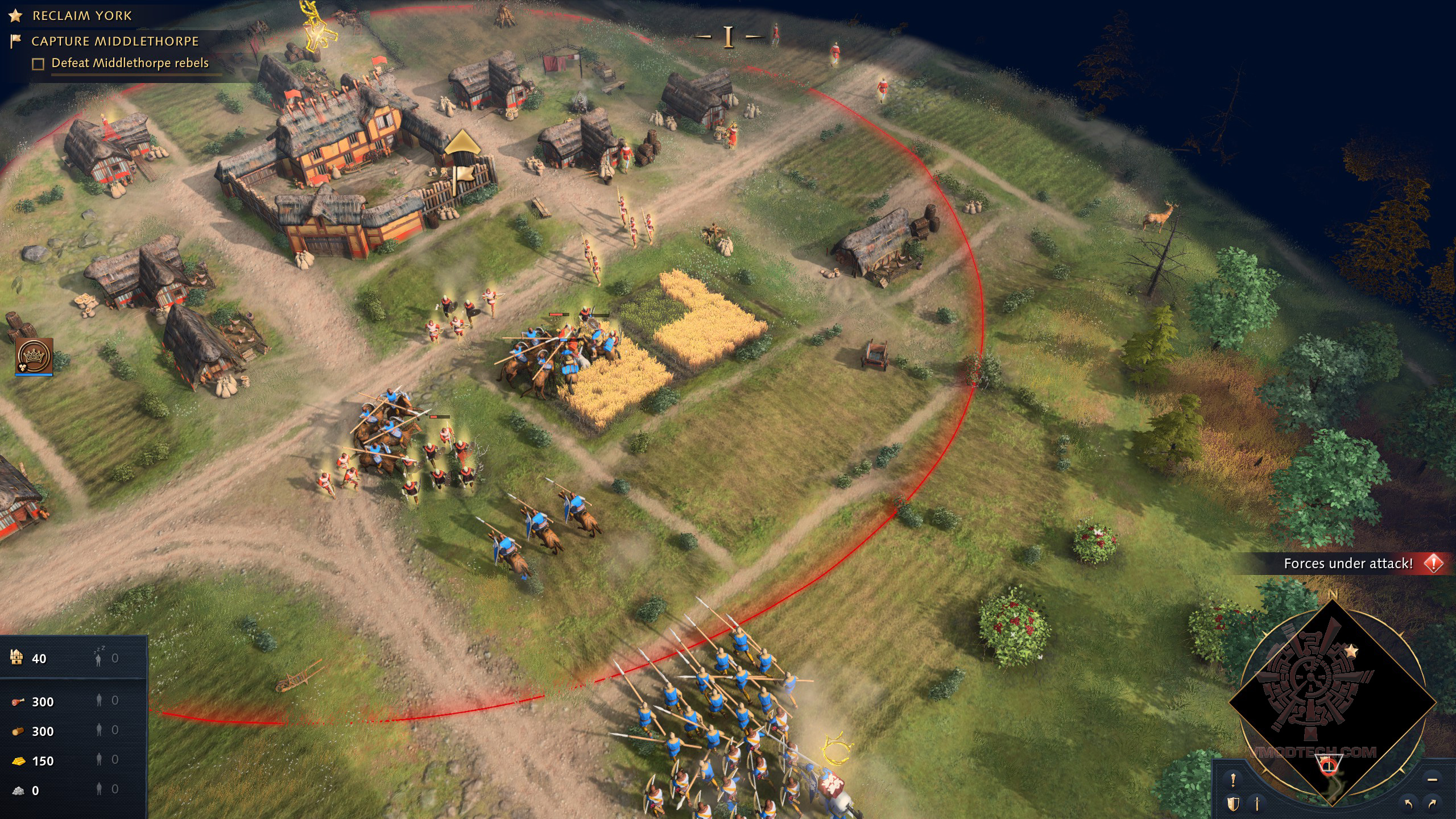
Task: Select the Reclaim York main objective
Action: 81,16
